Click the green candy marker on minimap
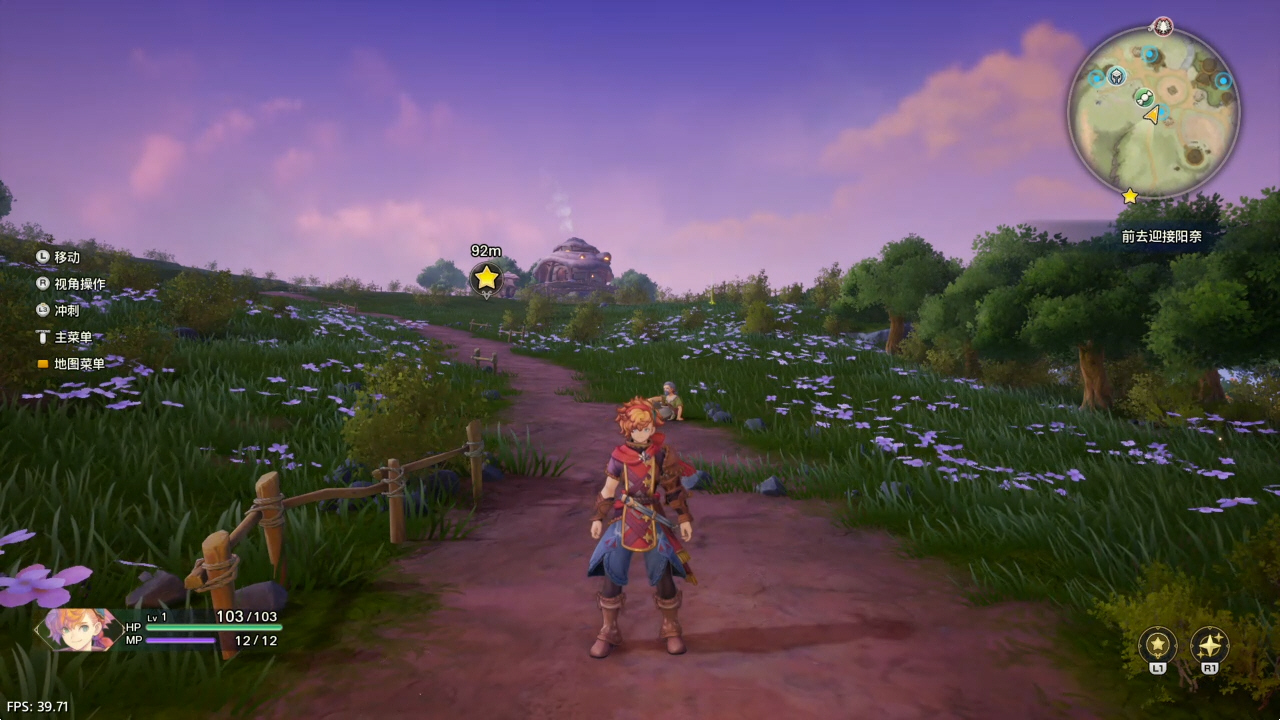 (x=1144, y=97)
